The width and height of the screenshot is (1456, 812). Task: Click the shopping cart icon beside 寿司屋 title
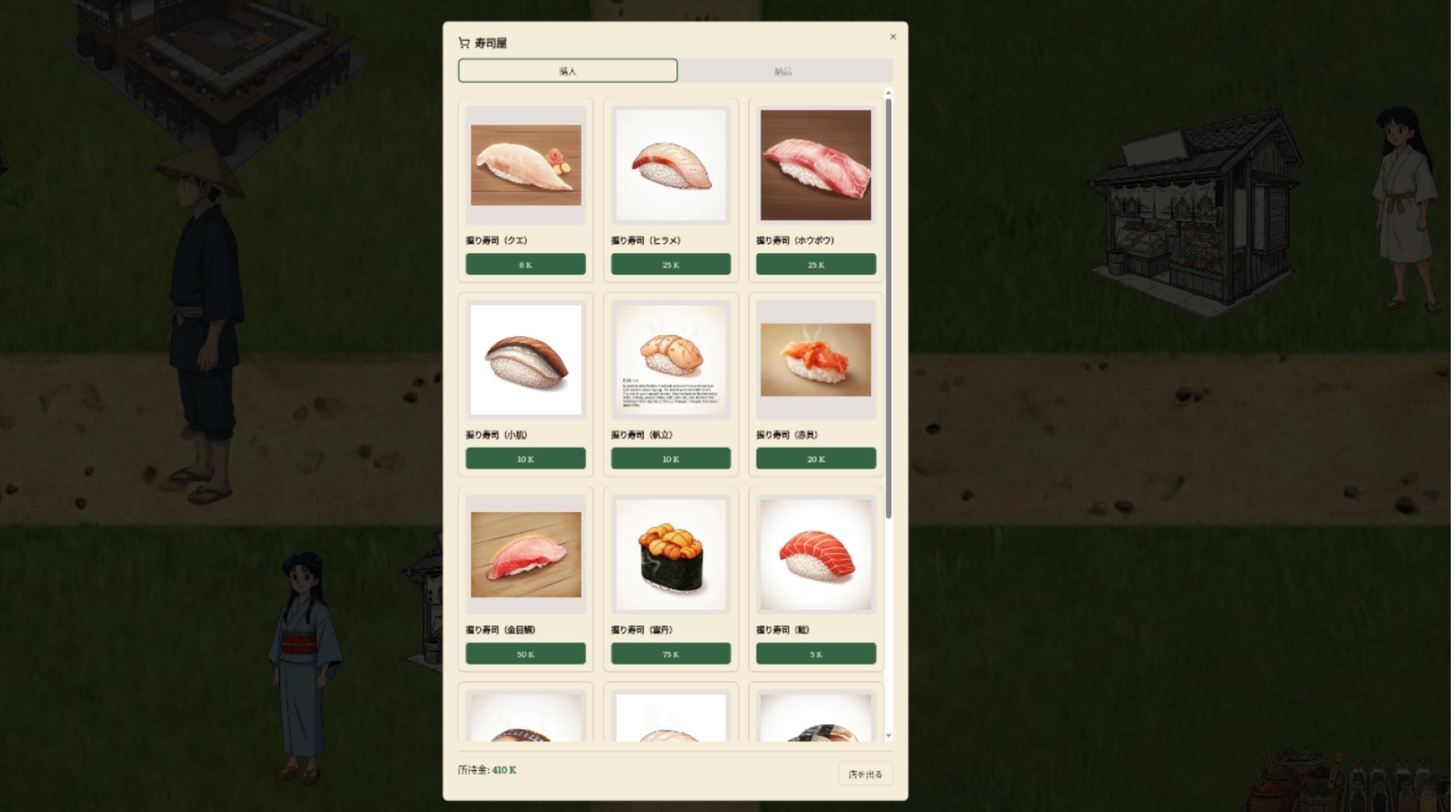click(464, 42)
